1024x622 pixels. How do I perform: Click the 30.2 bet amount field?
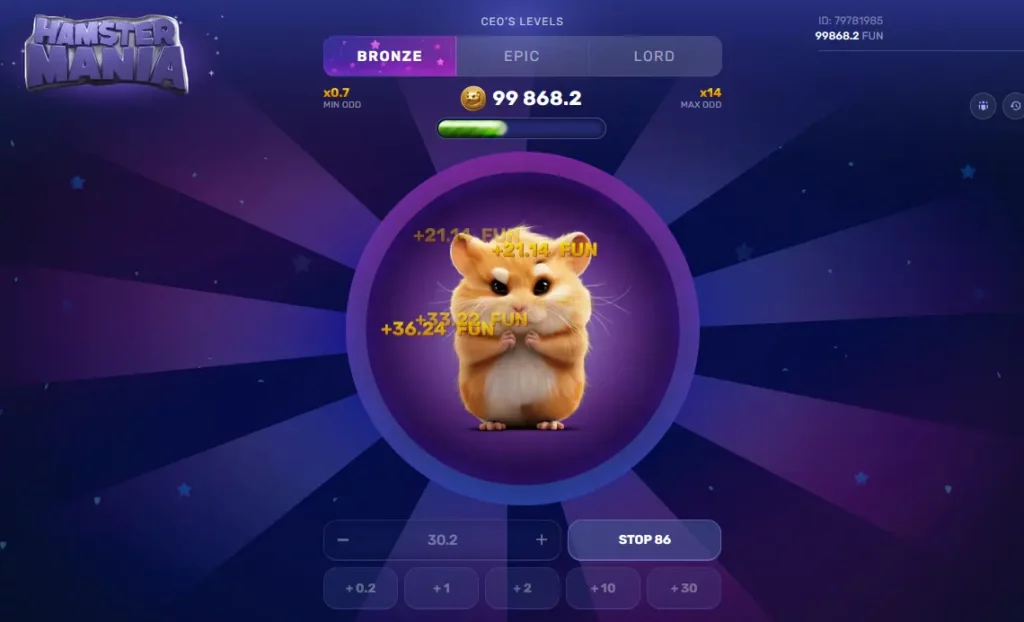pos(442,540)
